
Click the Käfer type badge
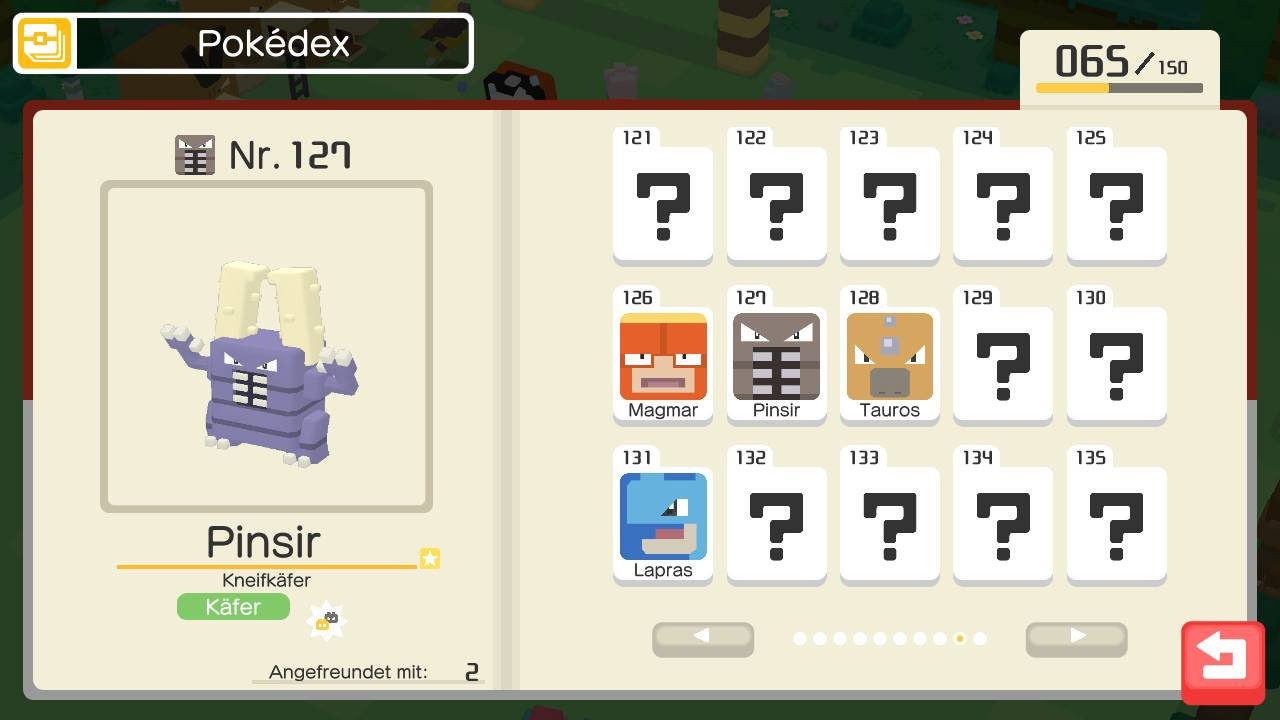(233, 606)
